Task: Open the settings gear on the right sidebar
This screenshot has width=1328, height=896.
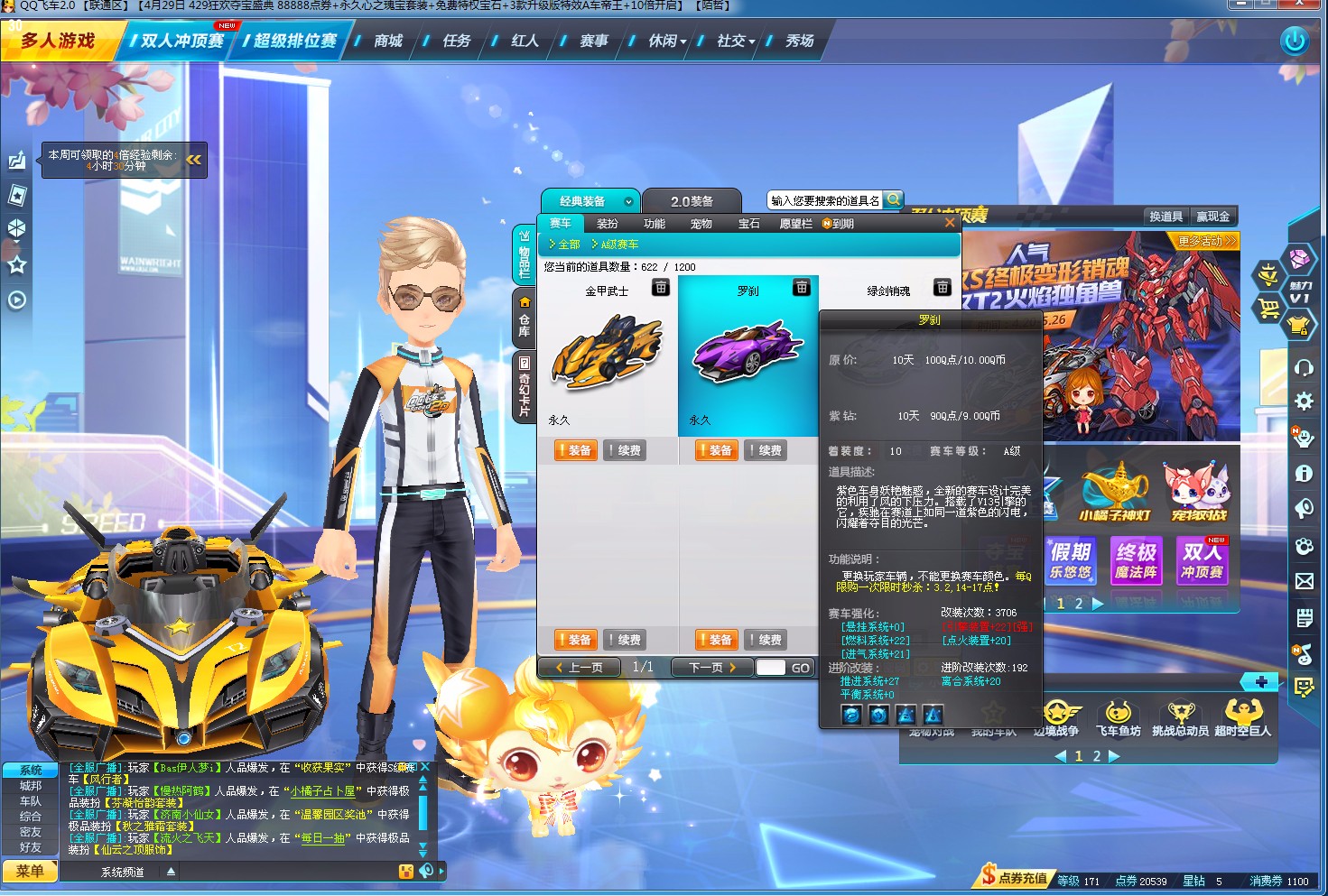Action: 1304,402
